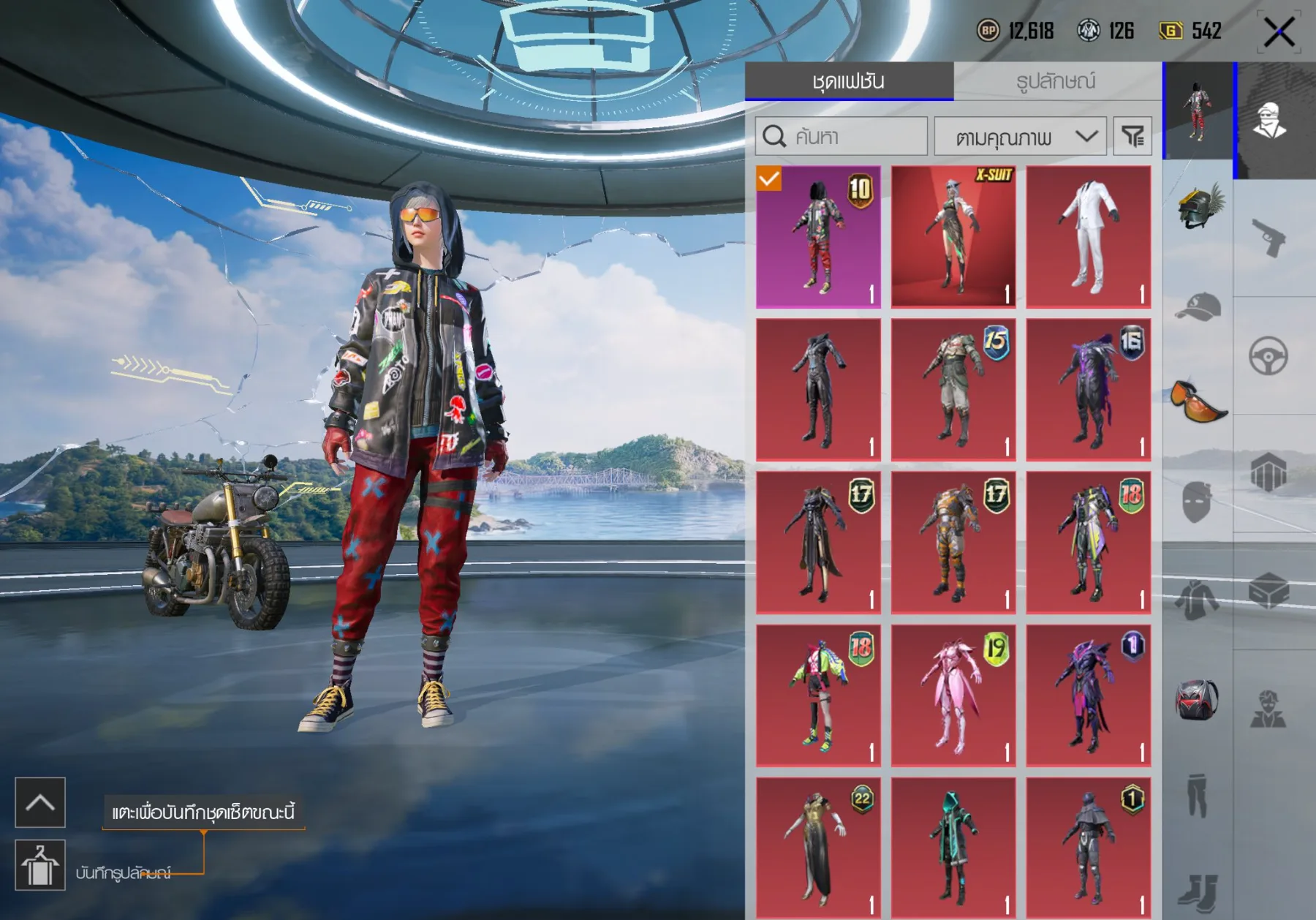Open the backpack skin category
Viewport: 1316px width, 920px height.
point(1197,700)
